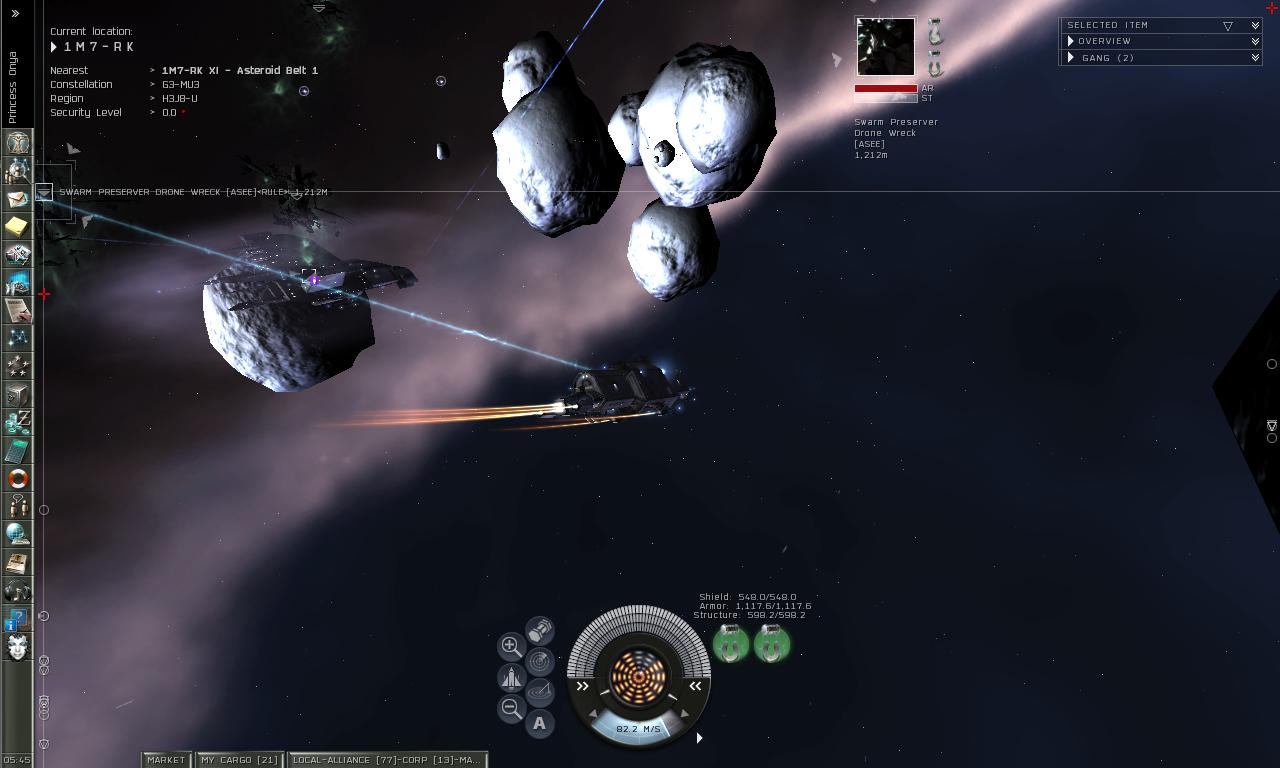Toggle the autopilot "A" button
This screenshot has width=1280, height=768.
coord(540,723)
